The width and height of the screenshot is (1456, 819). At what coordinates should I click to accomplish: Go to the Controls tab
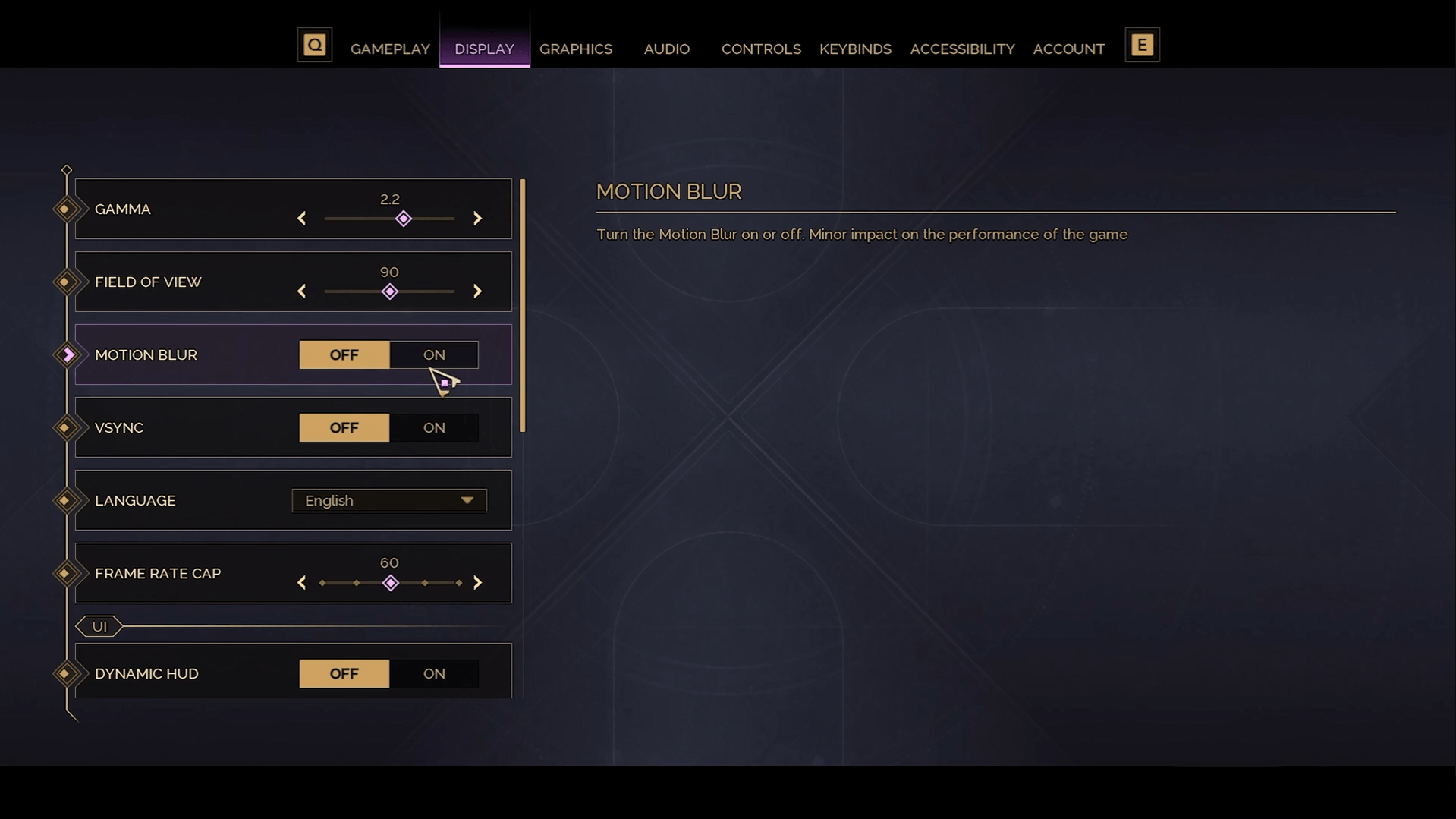pyautogui.click(x=760, y=49)
